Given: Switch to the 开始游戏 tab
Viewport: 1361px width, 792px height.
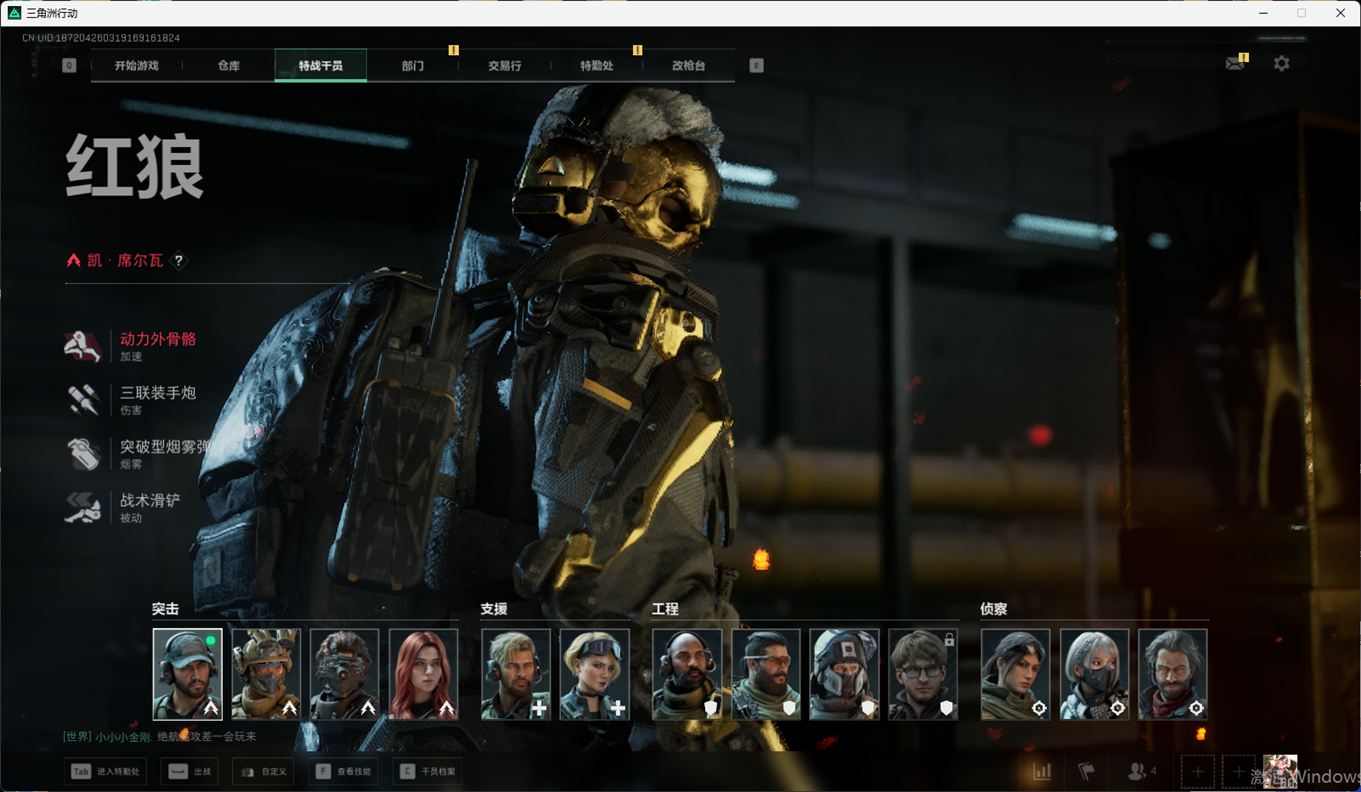Looking at the screenshot, I should point(136,66).
